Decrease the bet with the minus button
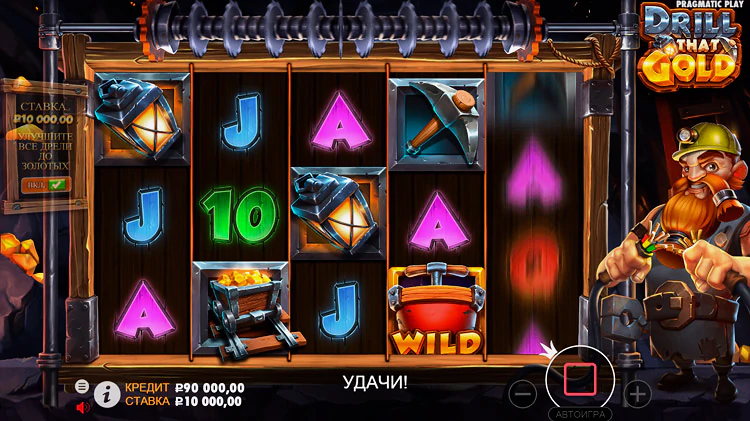Image resolution: width=750 pixels, height=421 pixels. [x=523, y=393]
